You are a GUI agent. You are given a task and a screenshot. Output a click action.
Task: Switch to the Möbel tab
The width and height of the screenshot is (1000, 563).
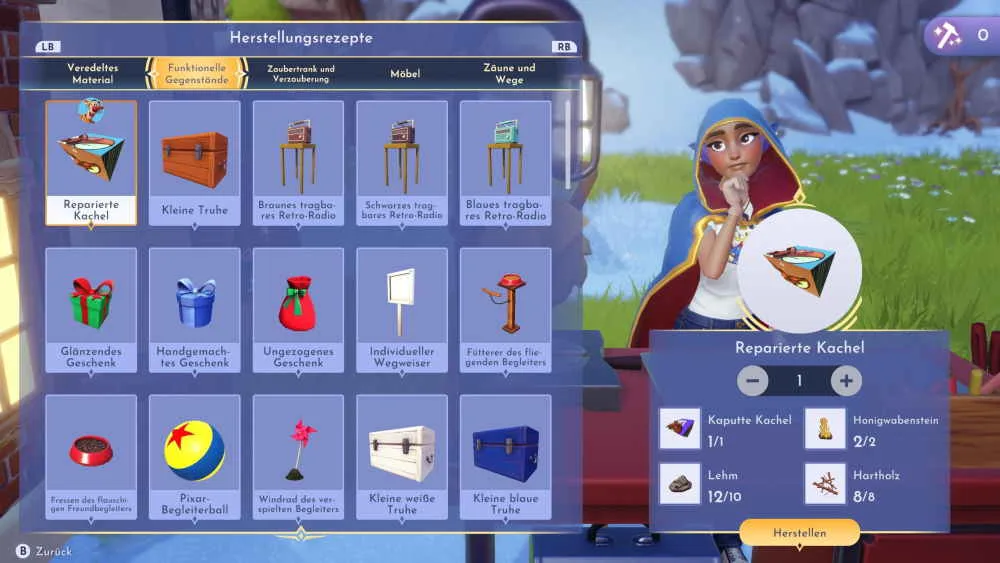[x=405, y=73]
